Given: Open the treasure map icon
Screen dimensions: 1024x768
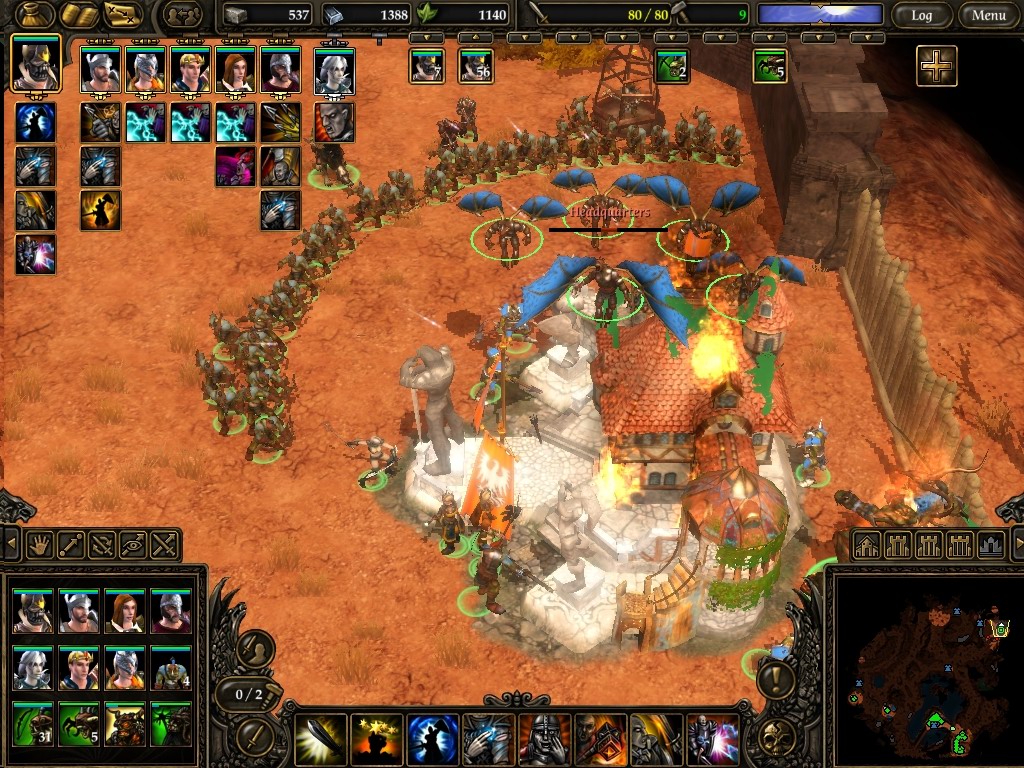Looking at the screenshot, I should coord(124,15).
